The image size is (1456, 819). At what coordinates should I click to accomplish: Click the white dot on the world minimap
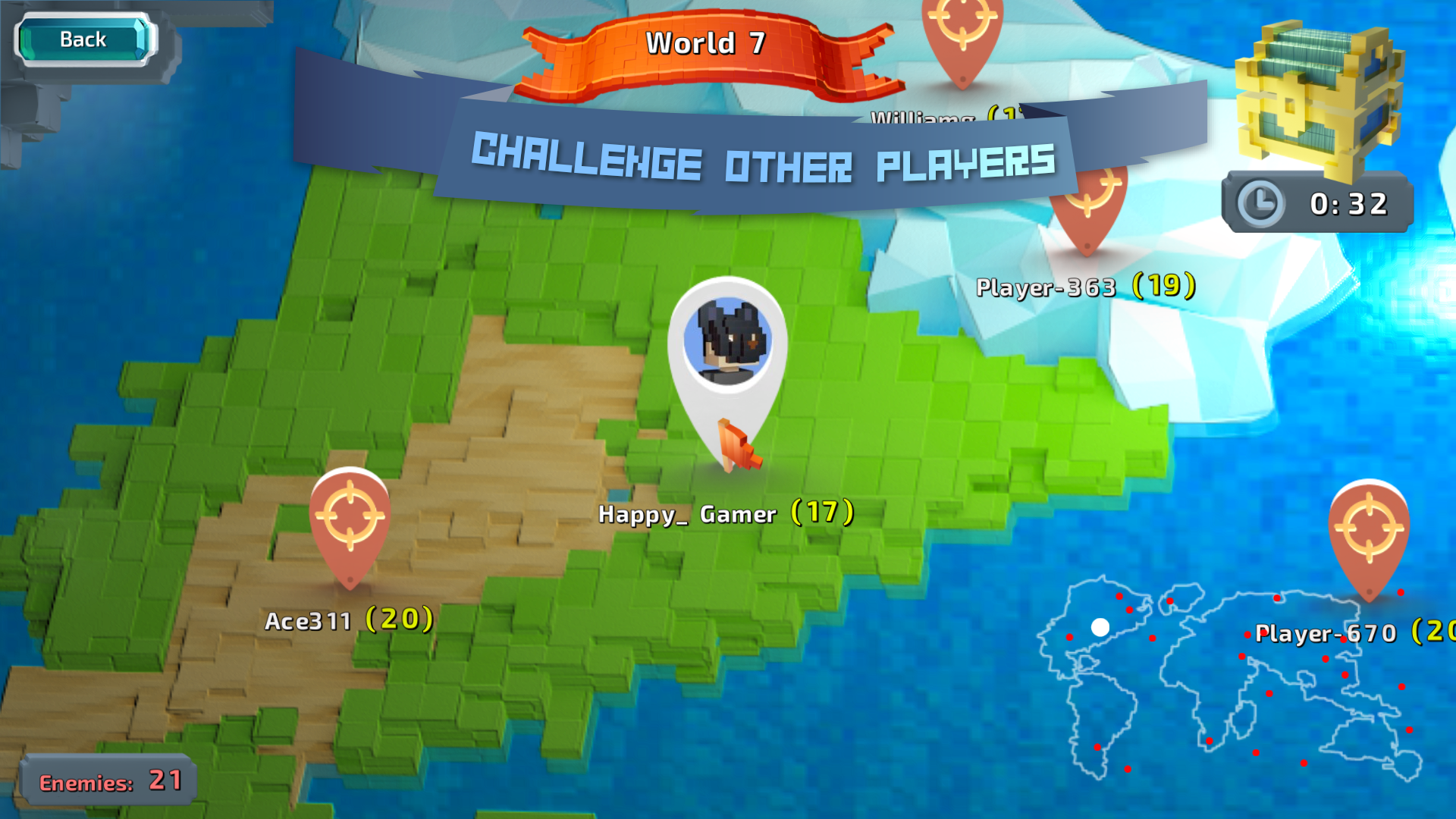point(1100,626)
